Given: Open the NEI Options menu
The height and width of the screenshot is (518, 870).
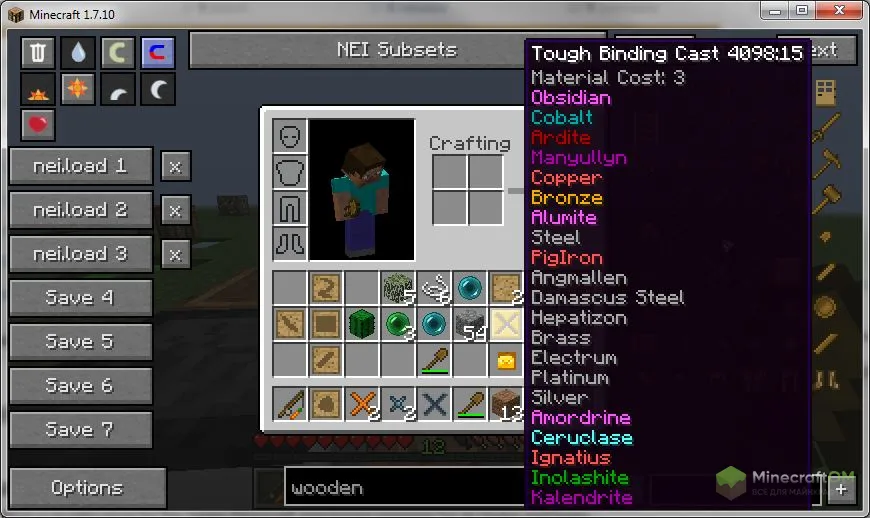Looking at the screenshot, I should point(87,488).
